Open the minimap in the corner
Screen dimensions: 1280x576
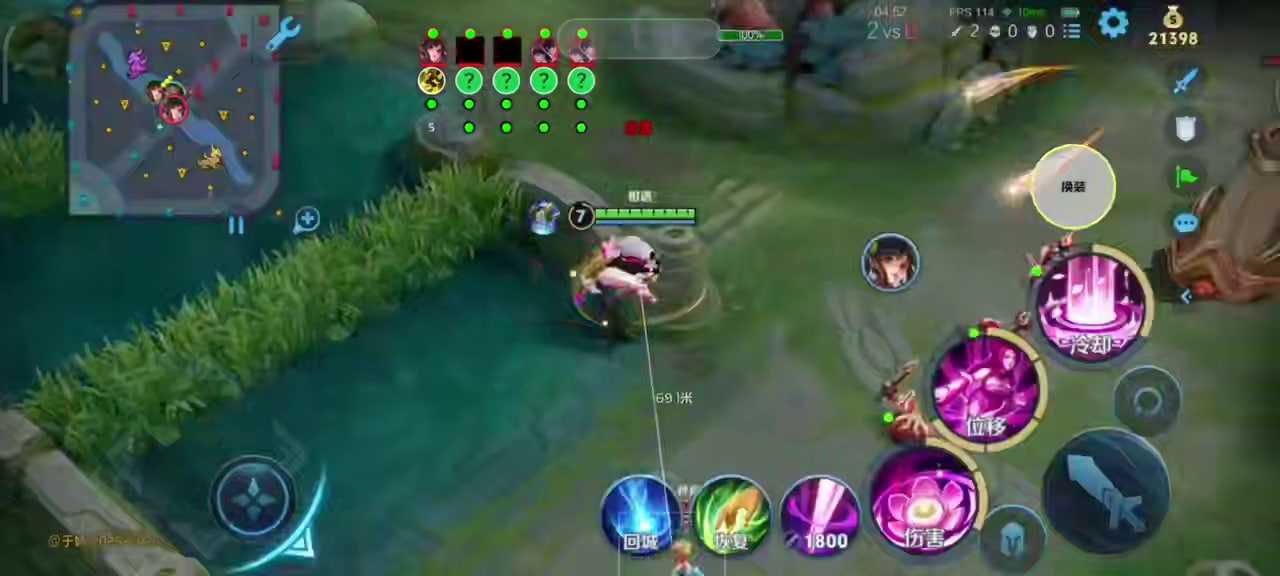coord(174,108)
